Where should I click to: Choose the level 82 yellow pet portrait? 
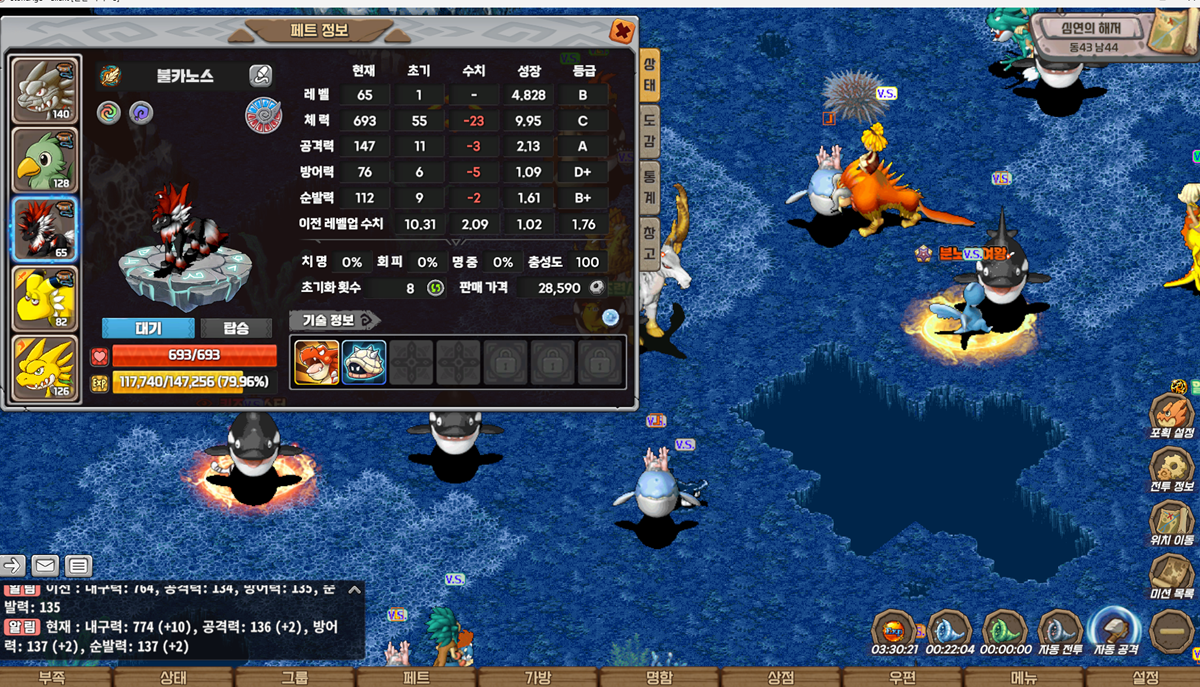point(45,298)
